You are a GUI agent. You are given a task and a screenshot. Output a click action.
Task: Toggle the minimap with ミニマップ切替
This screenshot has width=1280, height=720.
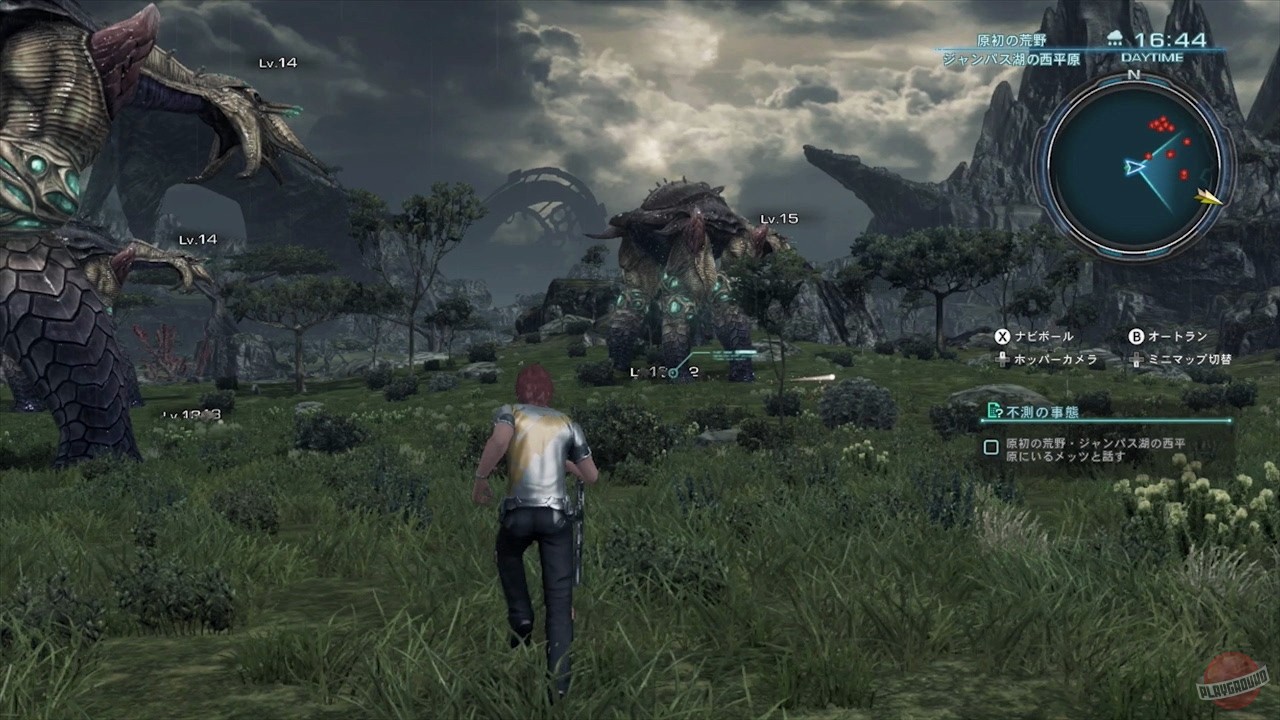(1192, 360)
